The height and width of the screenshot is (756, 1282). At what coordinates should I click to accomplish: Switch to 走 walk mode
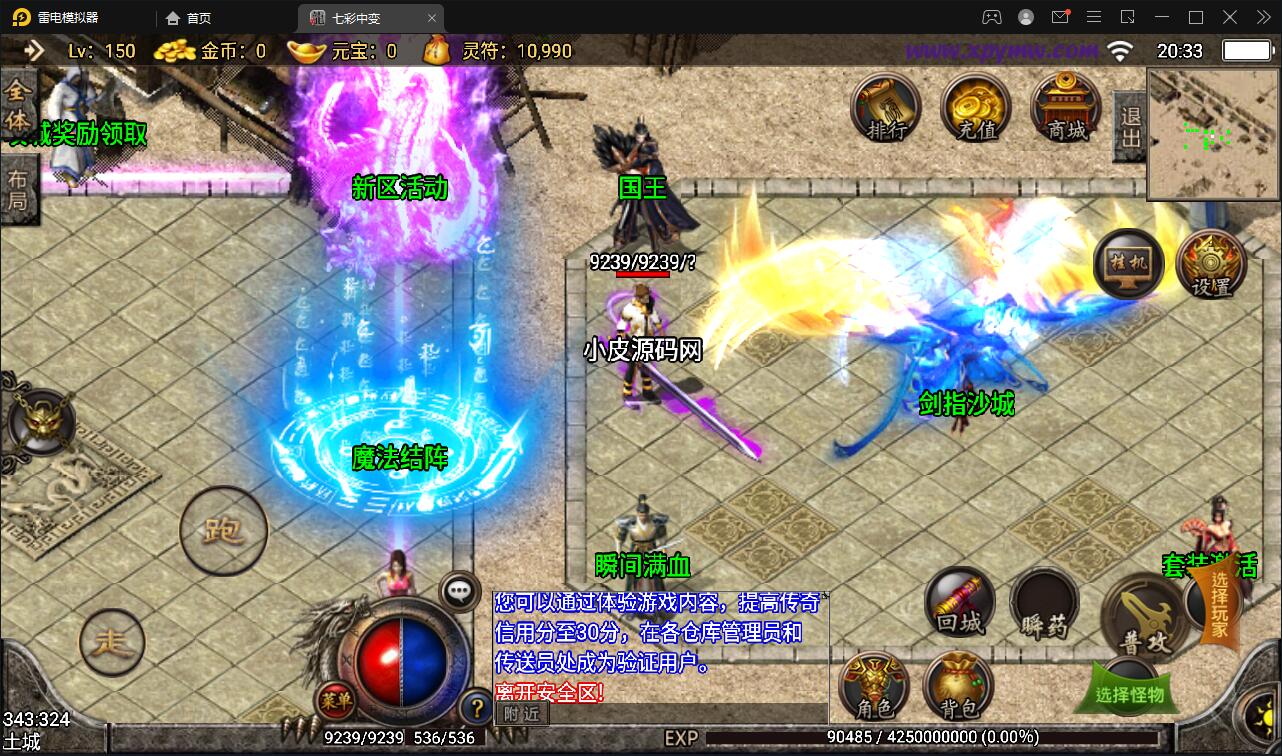[x=111, y=641]
